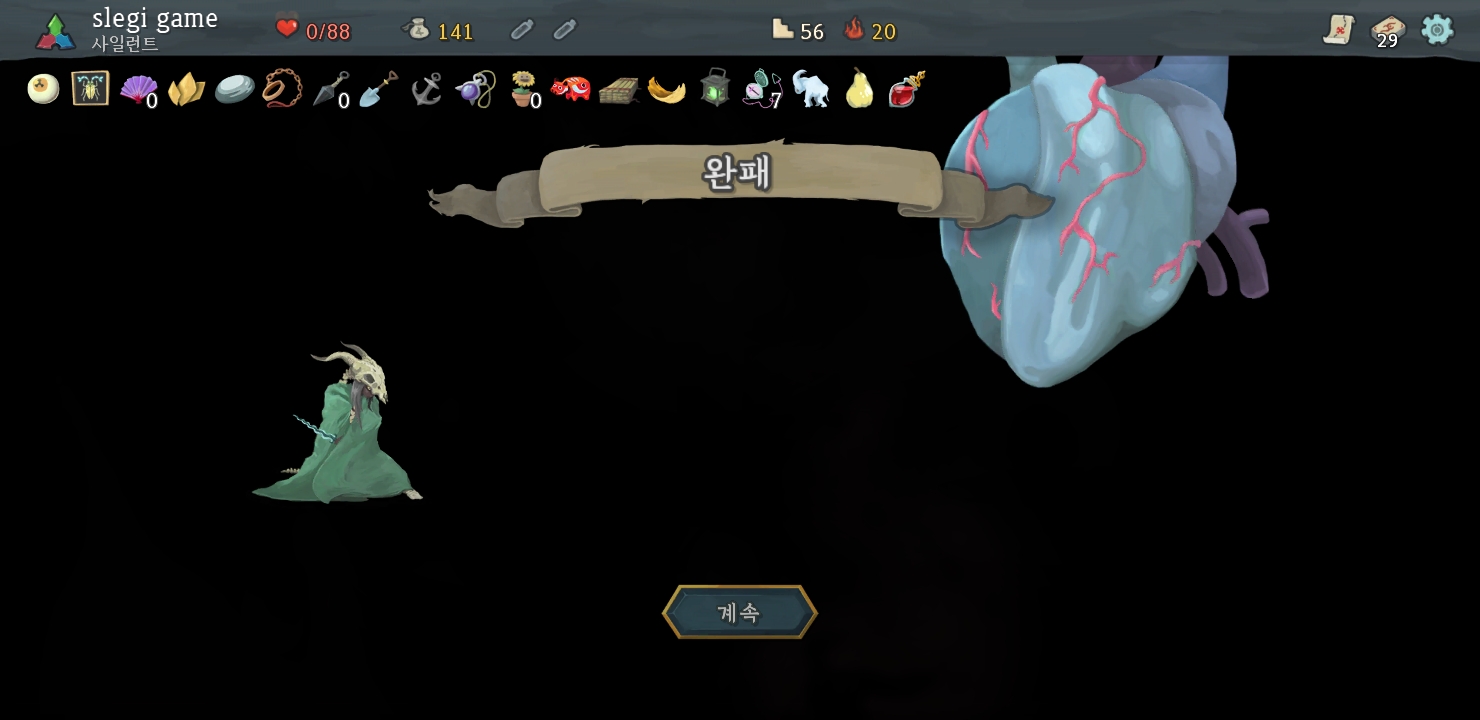The width and height of the screenshot is (1480, 720).
Task: Check the pocket watch relic
Action: click(x=761, y=88)
